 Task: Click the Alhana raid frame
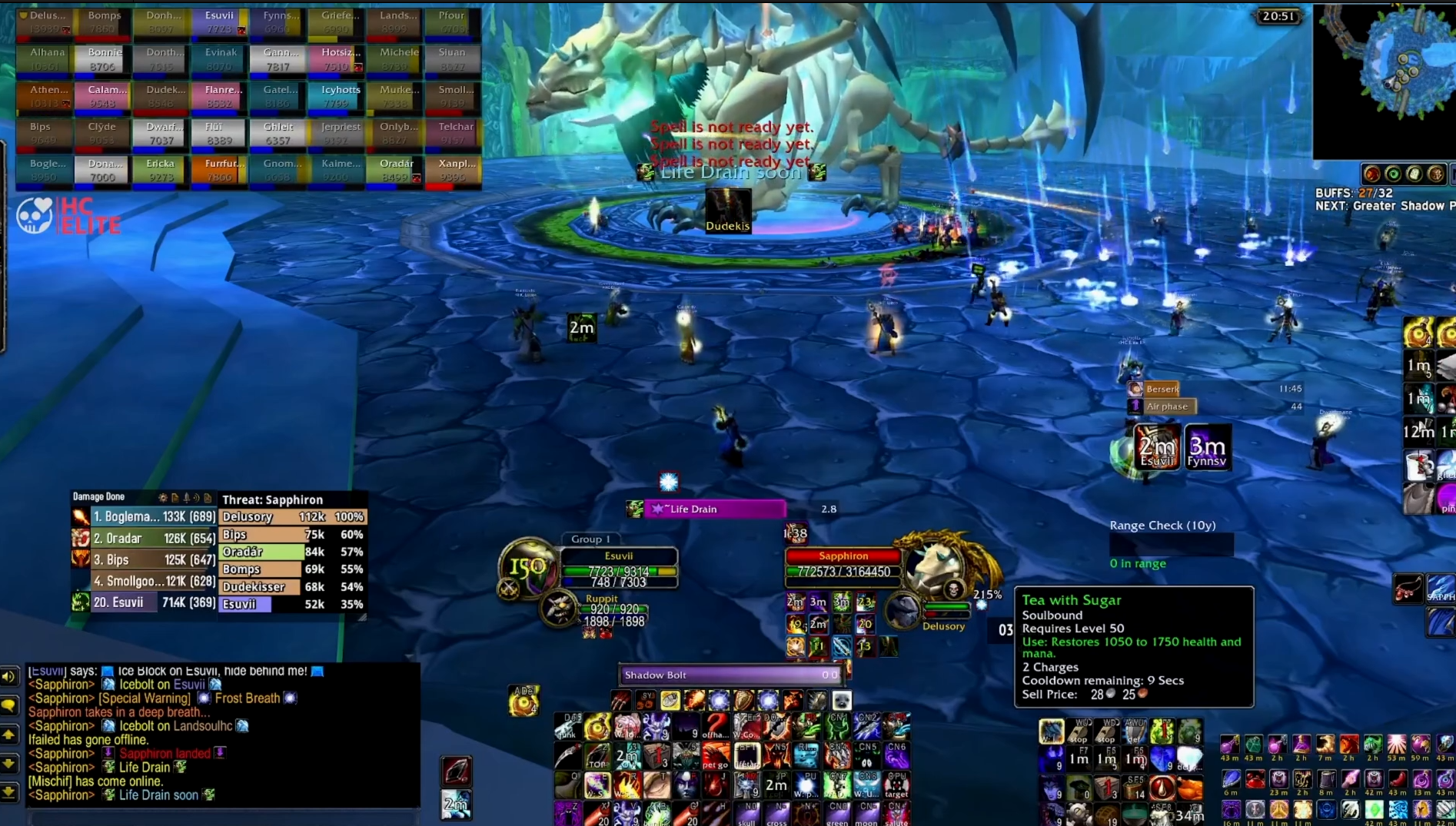click(45, 59)
